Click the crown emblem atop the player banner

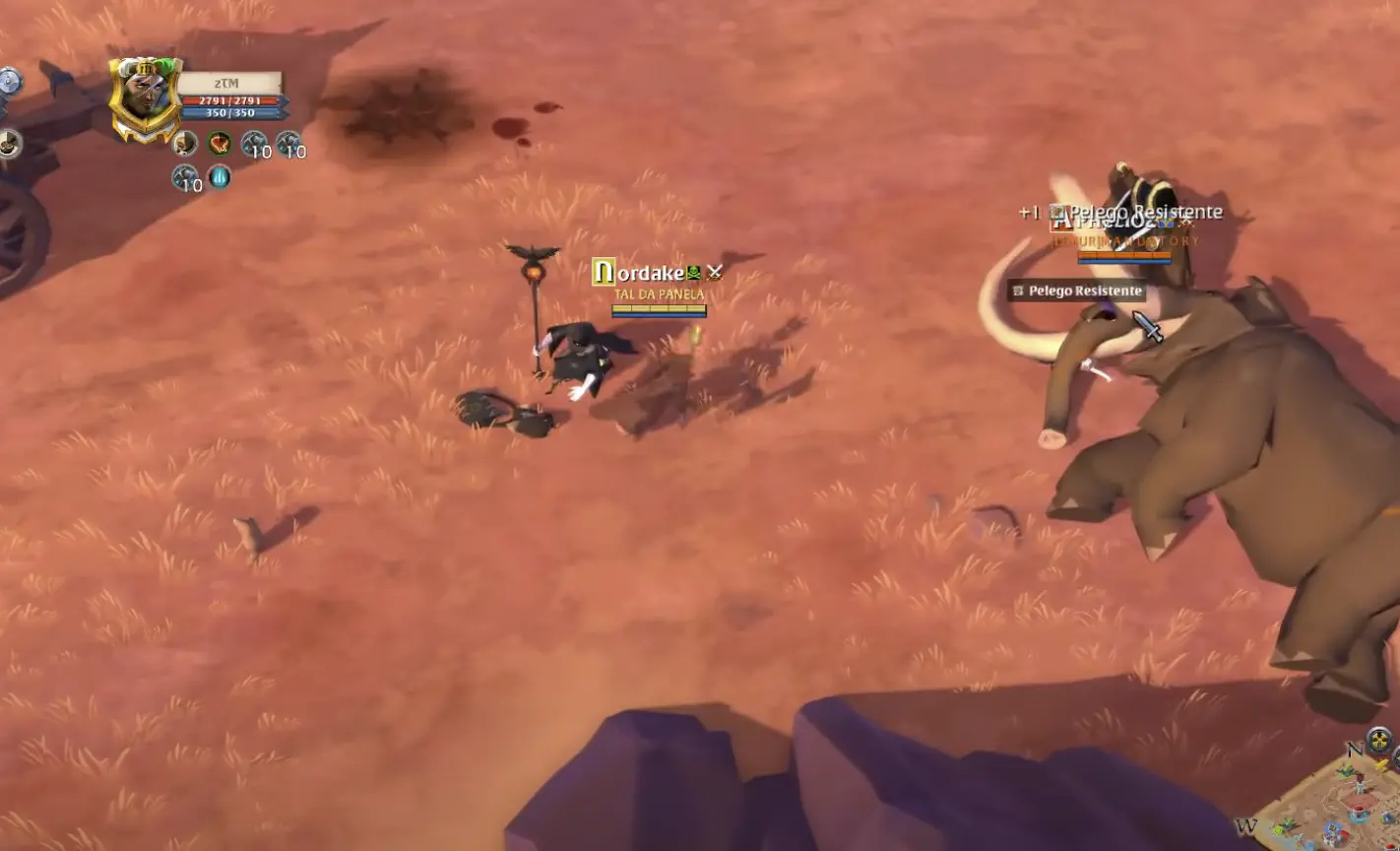(x=148, y=68)
